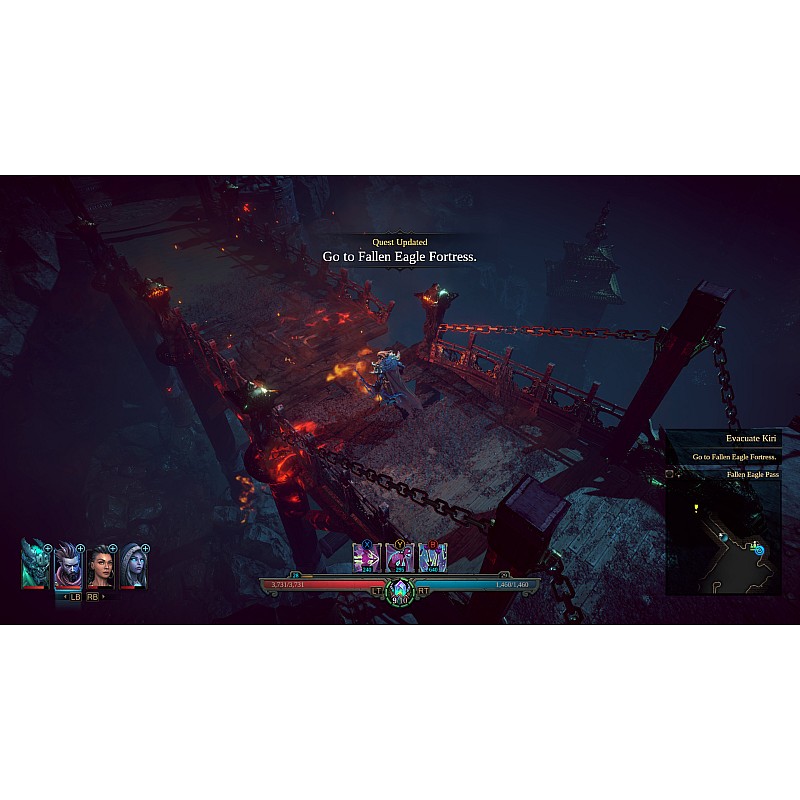Image resolution: width=800 pixels, height=800 pixels.
Task: Open the Evacuate Kiri quest tracker
Action: point(750,438)
